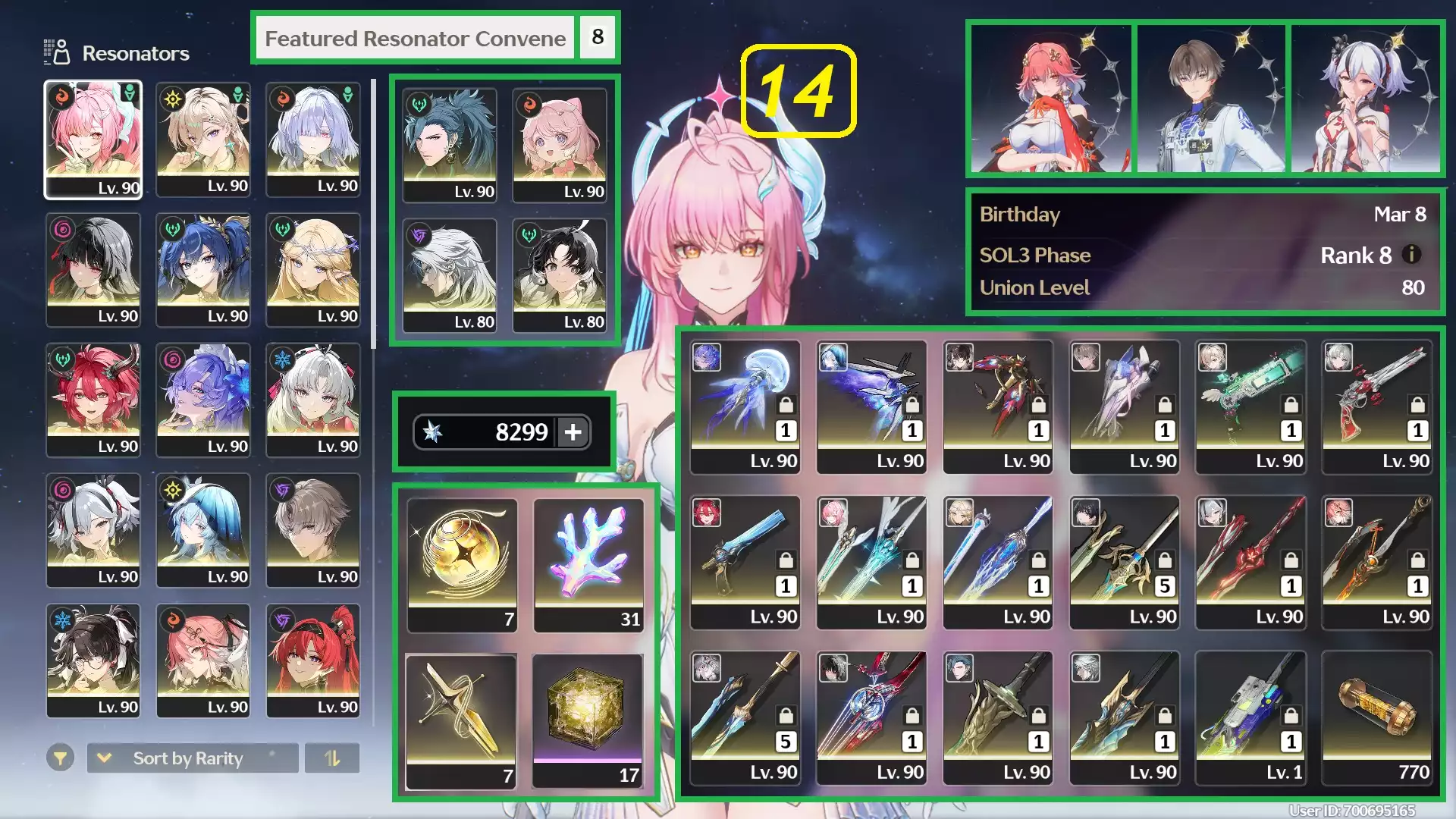This screenshot has width=1456, height=819.
Task: Choose the red-haired horned resonator tile
Action: pos(93,400)
